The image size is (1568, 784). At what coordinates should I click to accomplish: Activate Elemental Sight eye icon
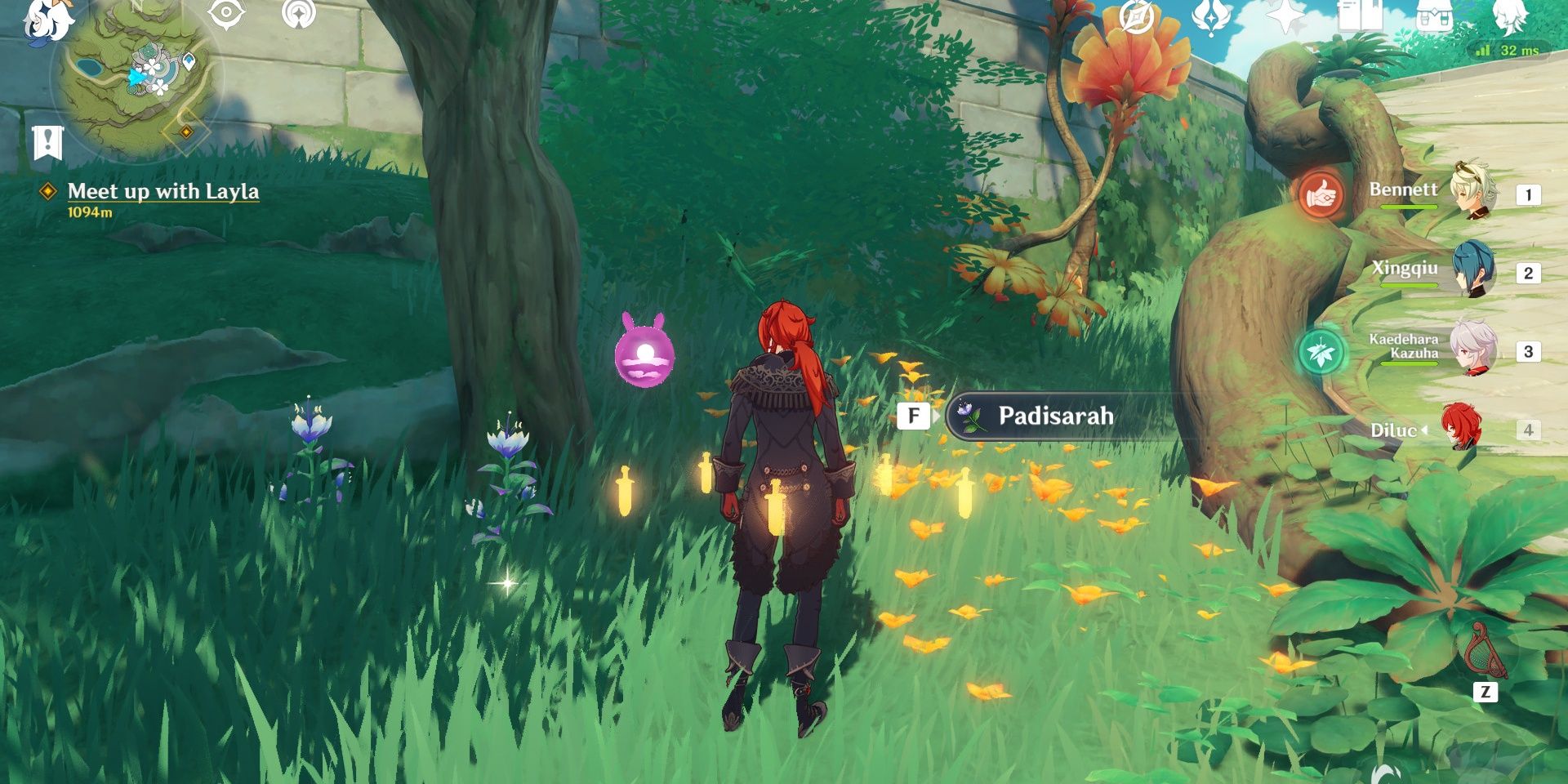coord(225,15)
